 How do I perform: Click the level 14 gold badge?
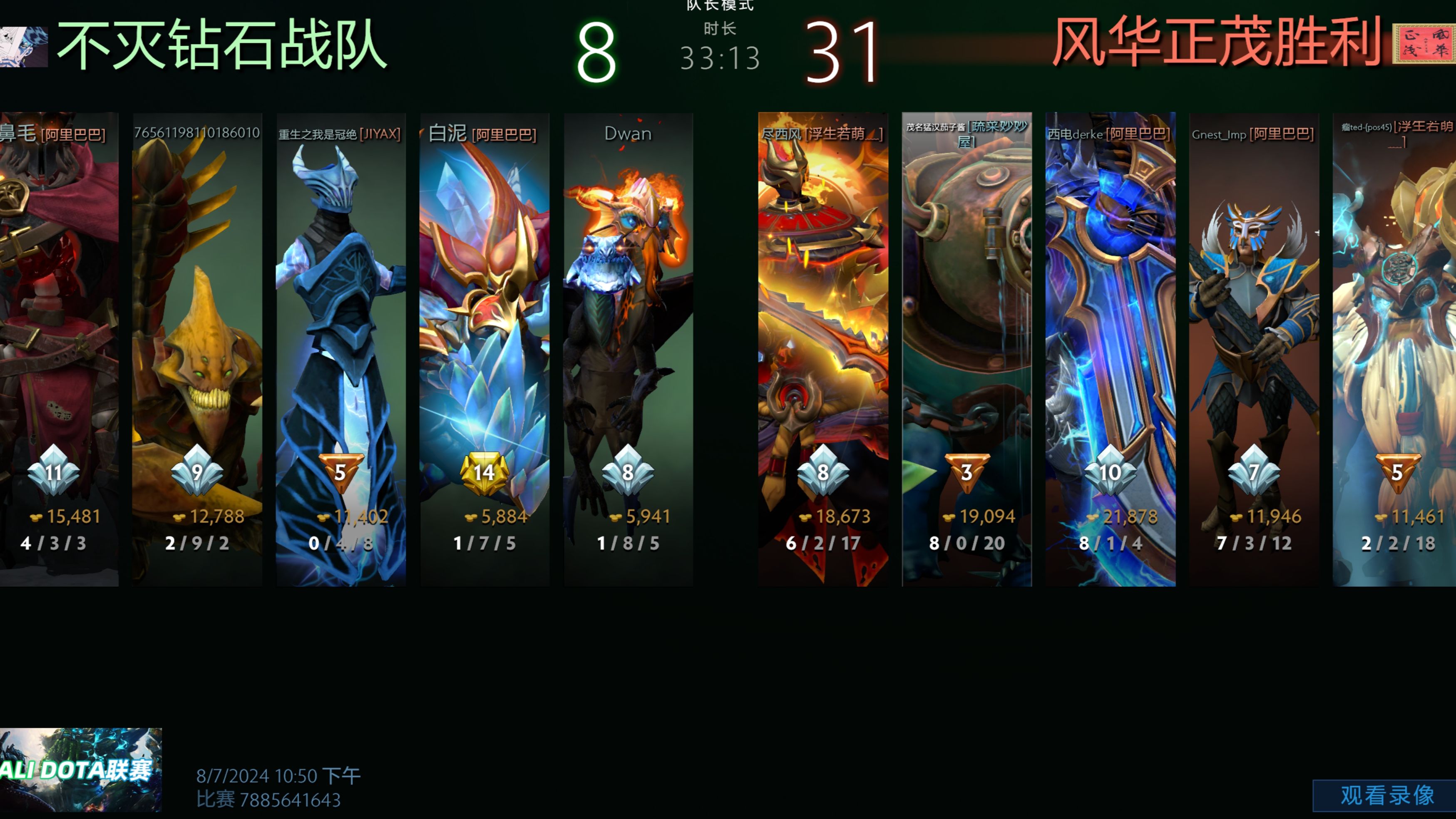tap(485, 472)
